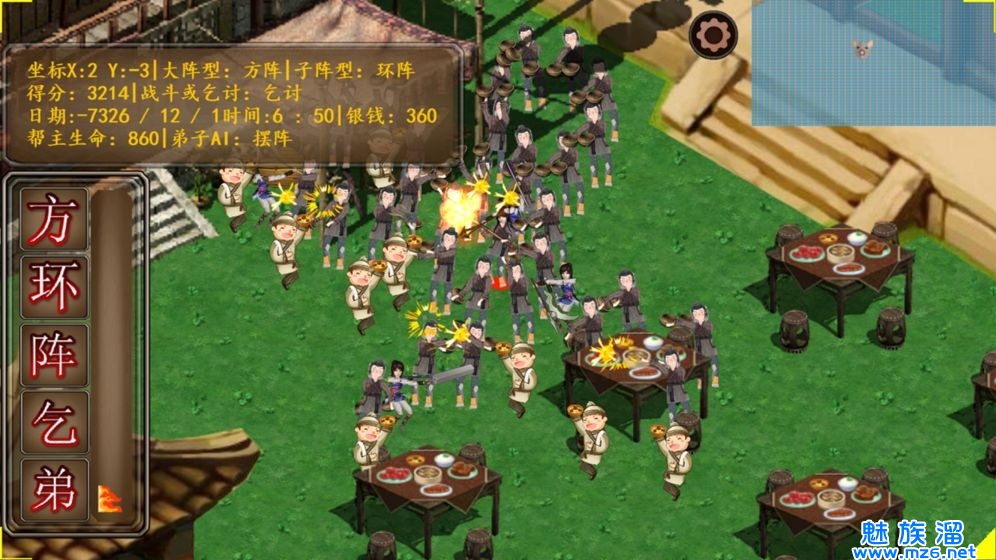Click the 弟 disciple AI button
Viewport: 996px width, 560px height.
pyautogui.click(x=54, y=487)
